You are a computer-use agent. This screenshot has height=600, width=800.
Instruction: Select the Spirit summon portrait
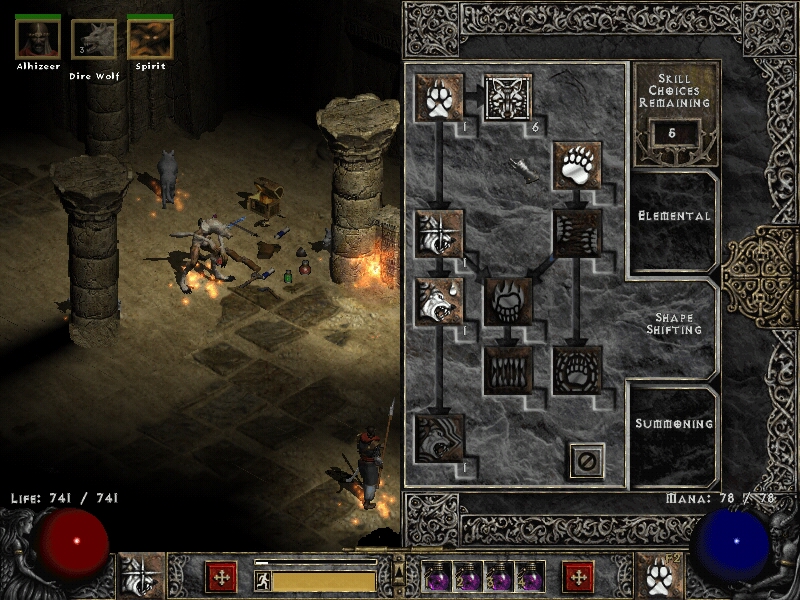tap(150, 40)
